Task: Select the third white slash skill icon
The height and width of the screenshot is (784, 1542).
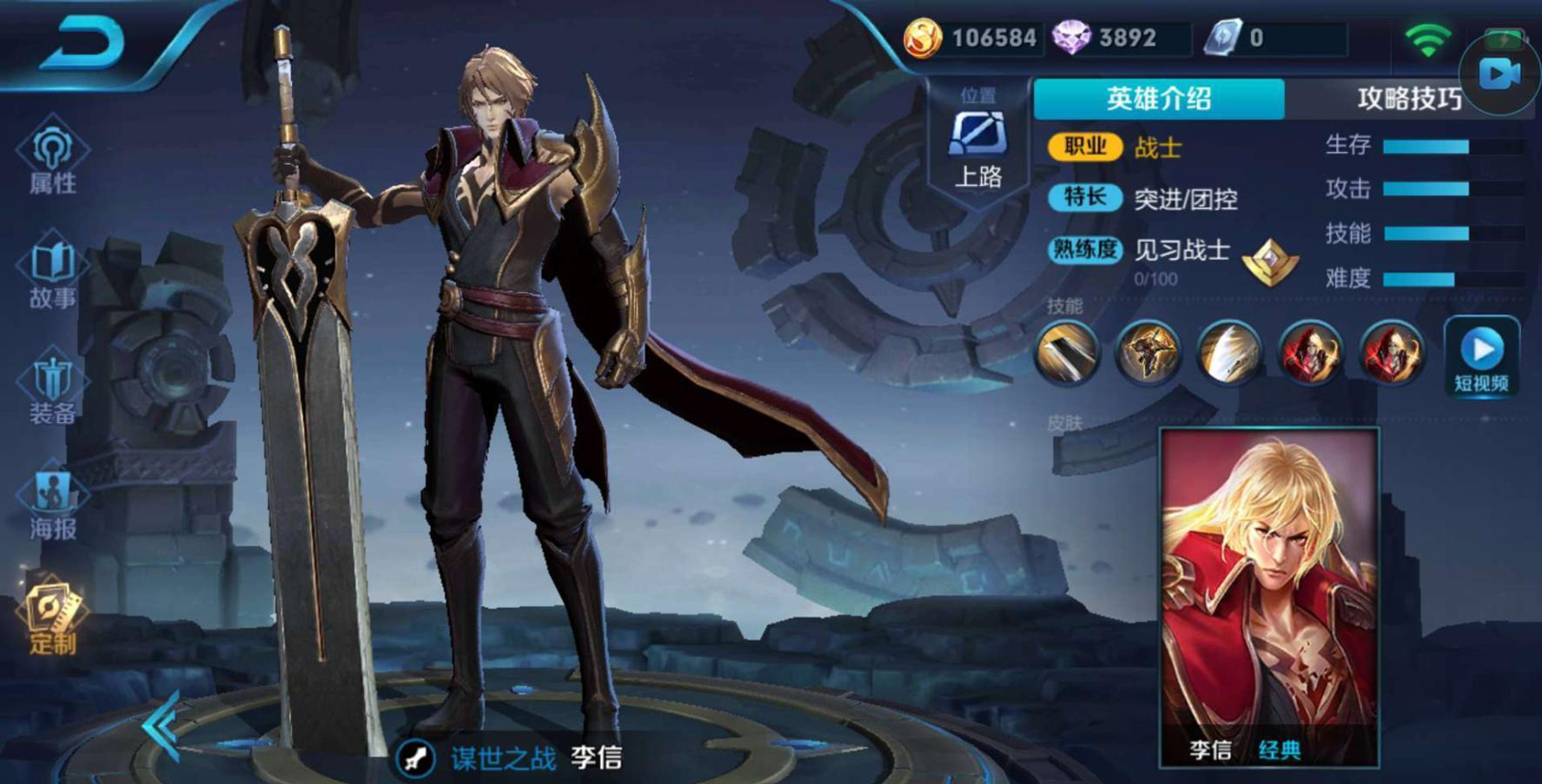Action: tap(1229, 353)
